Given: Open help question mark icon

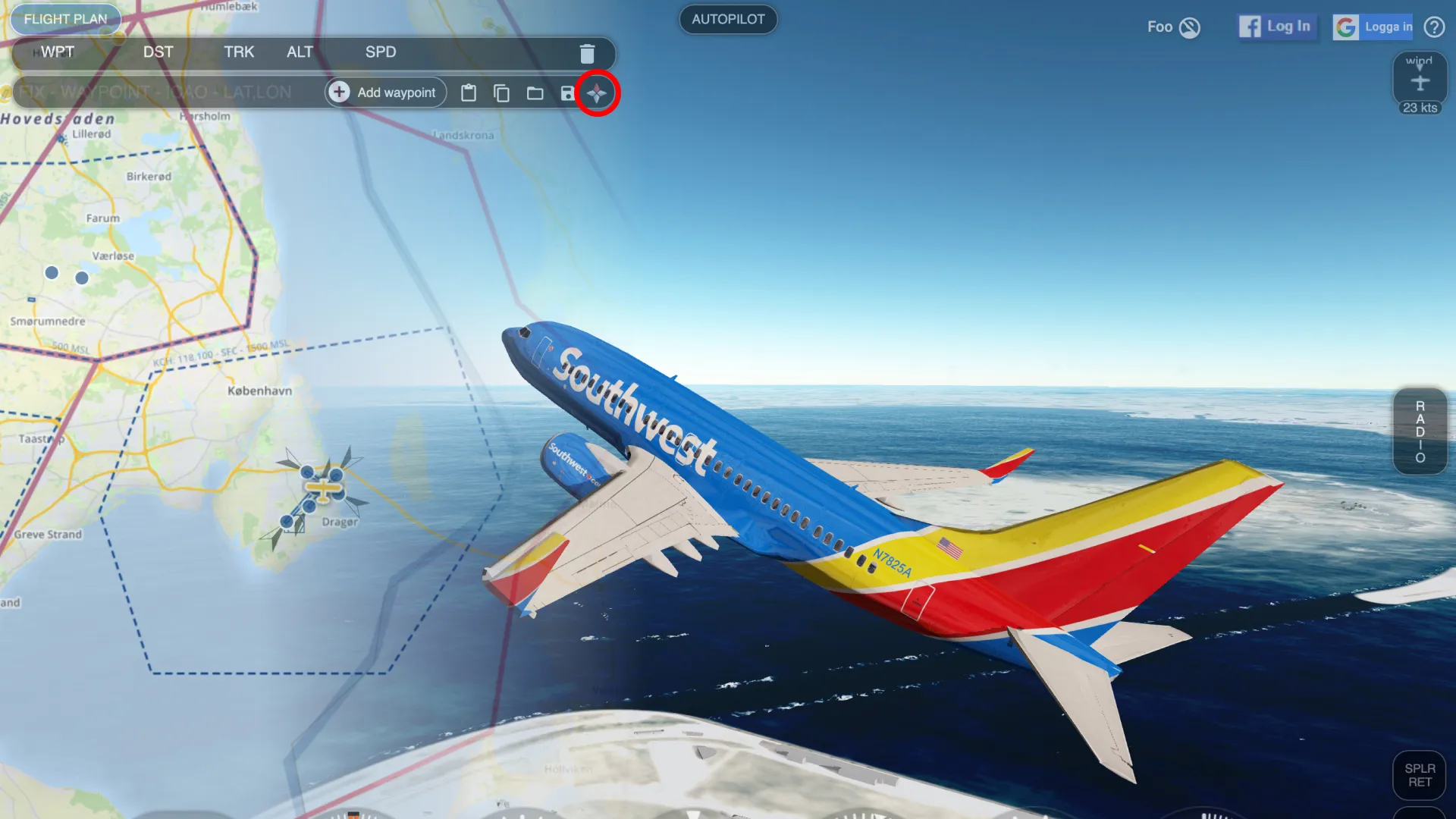Looking at the screenshot, I should point(1434,27).
